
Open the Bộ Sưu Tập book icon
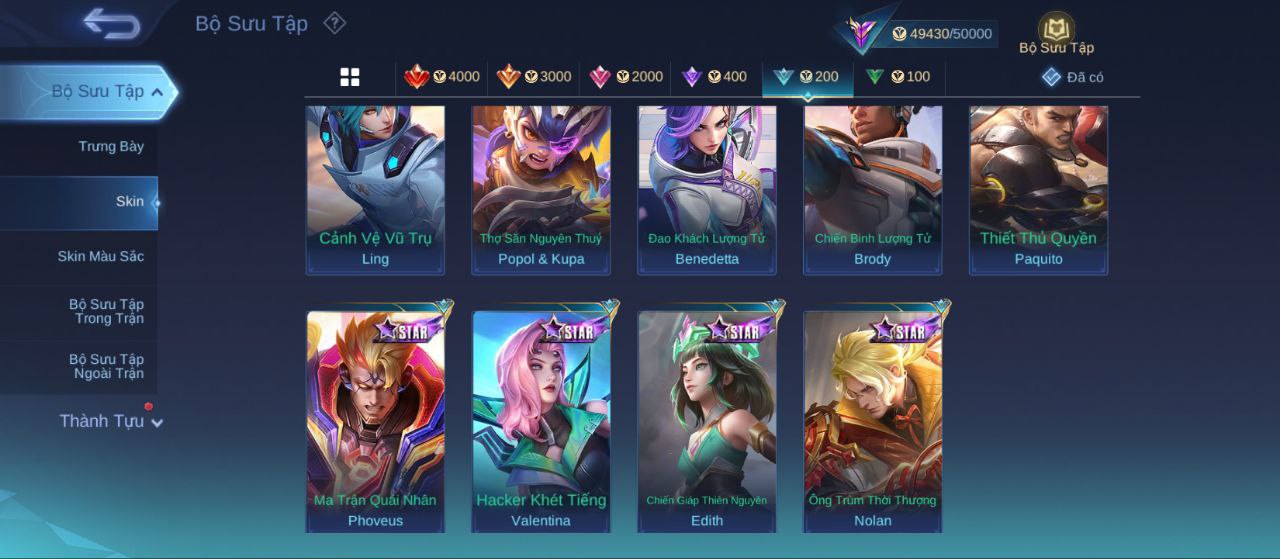[1056, 33]
